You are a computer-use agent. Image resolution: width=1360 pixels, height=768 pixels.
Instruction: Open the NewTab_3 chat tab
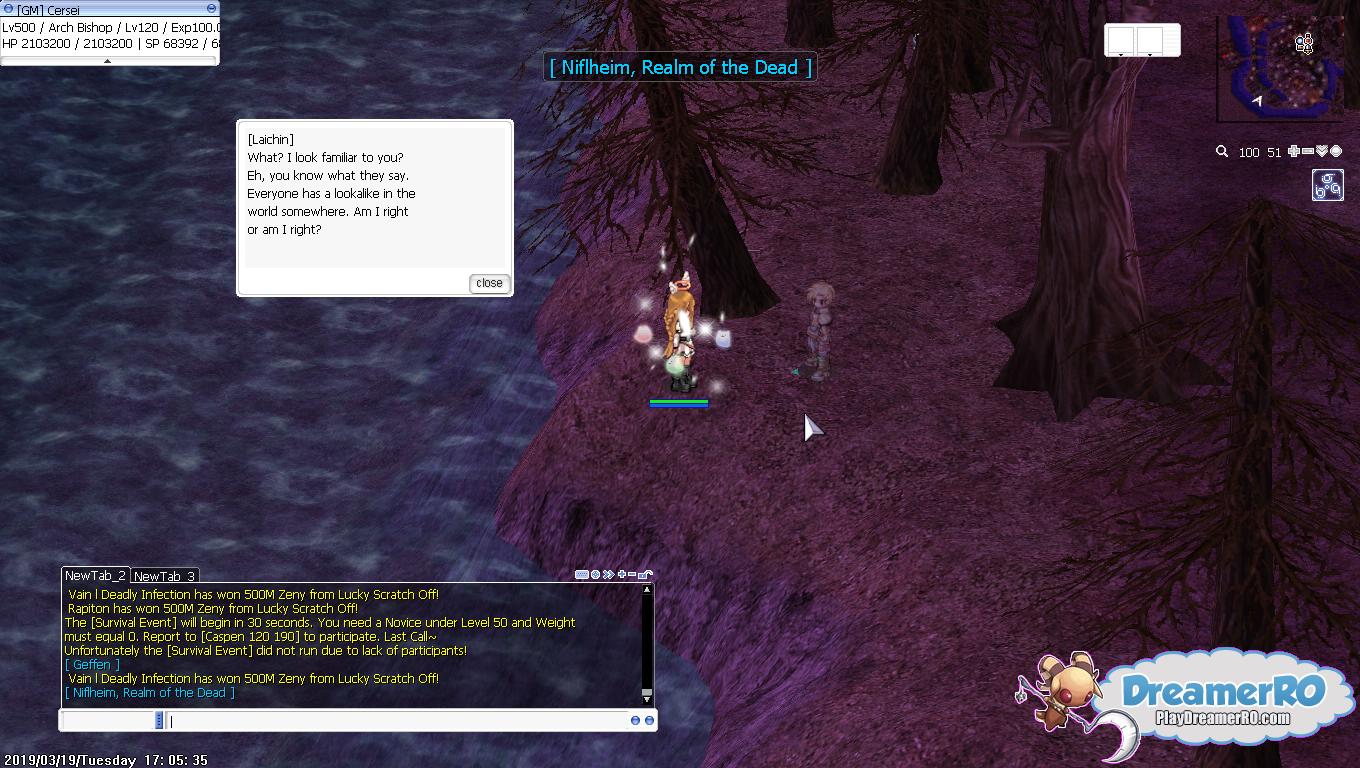(x=164, y=576)
